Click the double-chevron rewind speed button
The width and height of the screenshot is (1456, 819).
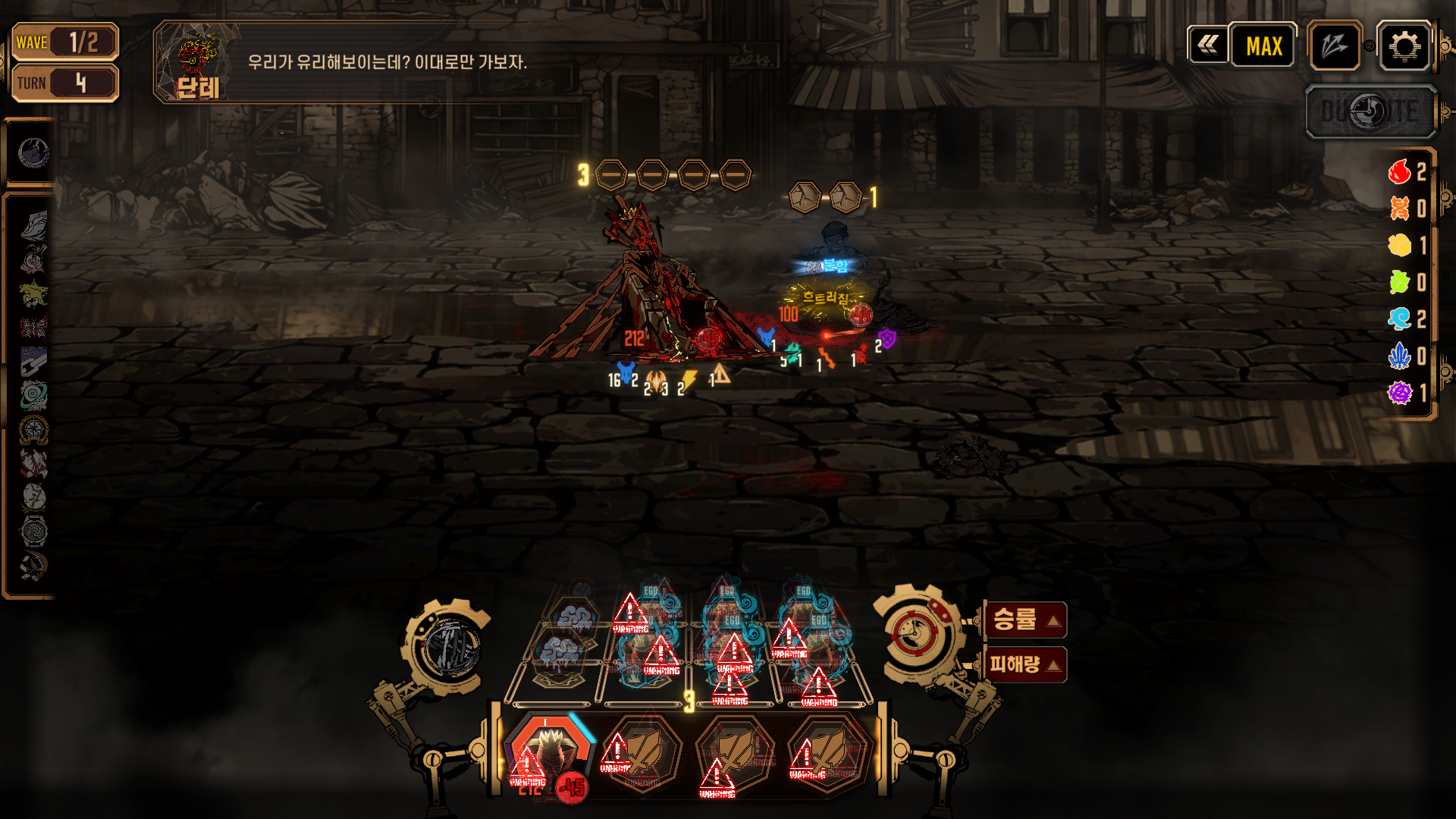pyautogui.click(x=1208, y=45)
